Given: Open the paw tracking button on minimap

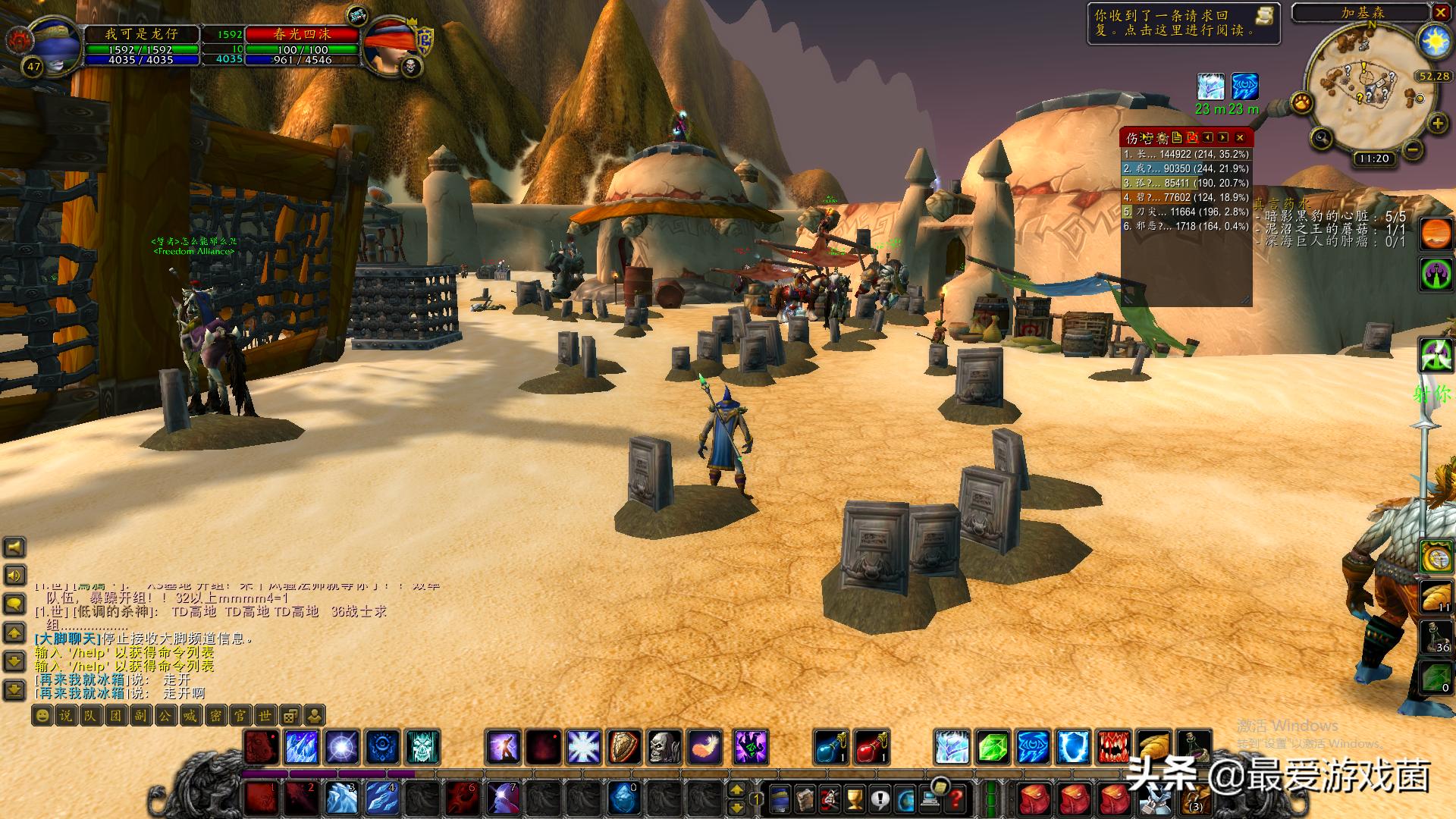Looking at the screenshot, I should point(1301,102).
